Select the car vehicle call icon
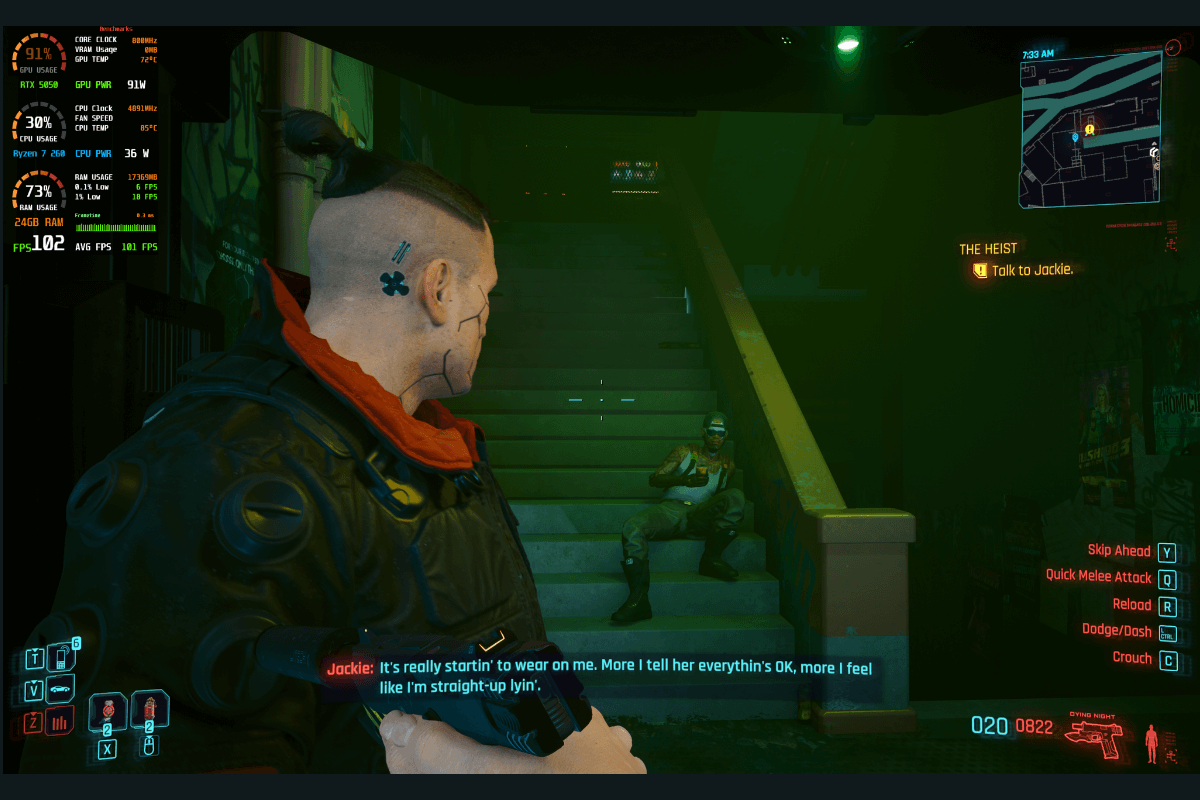Screen dimensions: 1200x800 pos(60,689)
